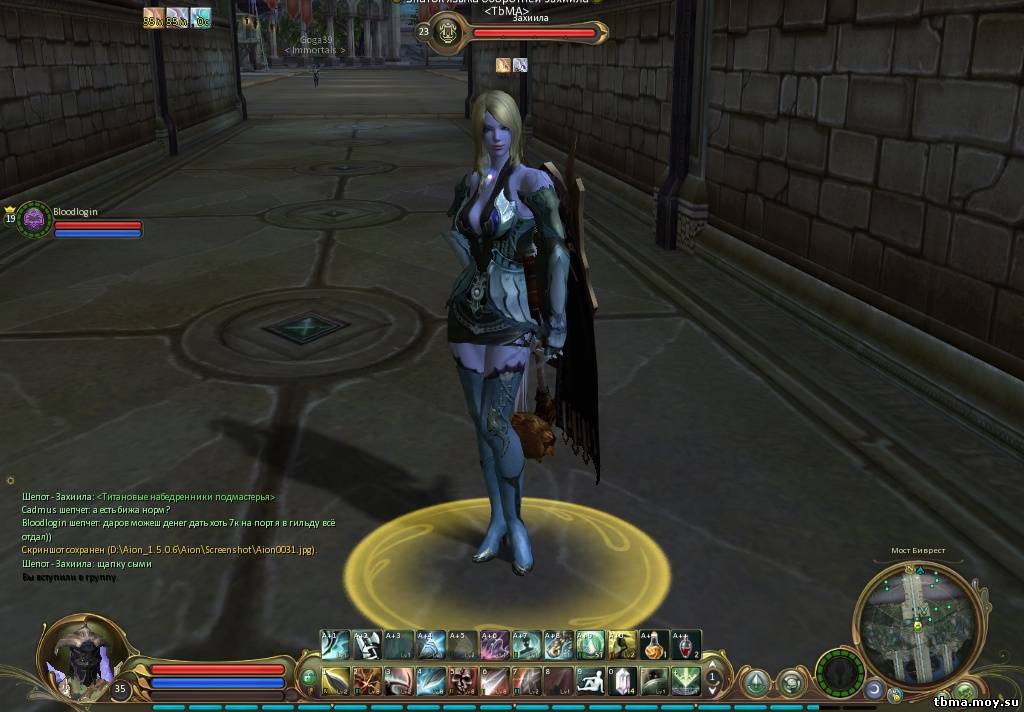
Task: Use the white crystal item in slot 0
Action: pos(622,680)
